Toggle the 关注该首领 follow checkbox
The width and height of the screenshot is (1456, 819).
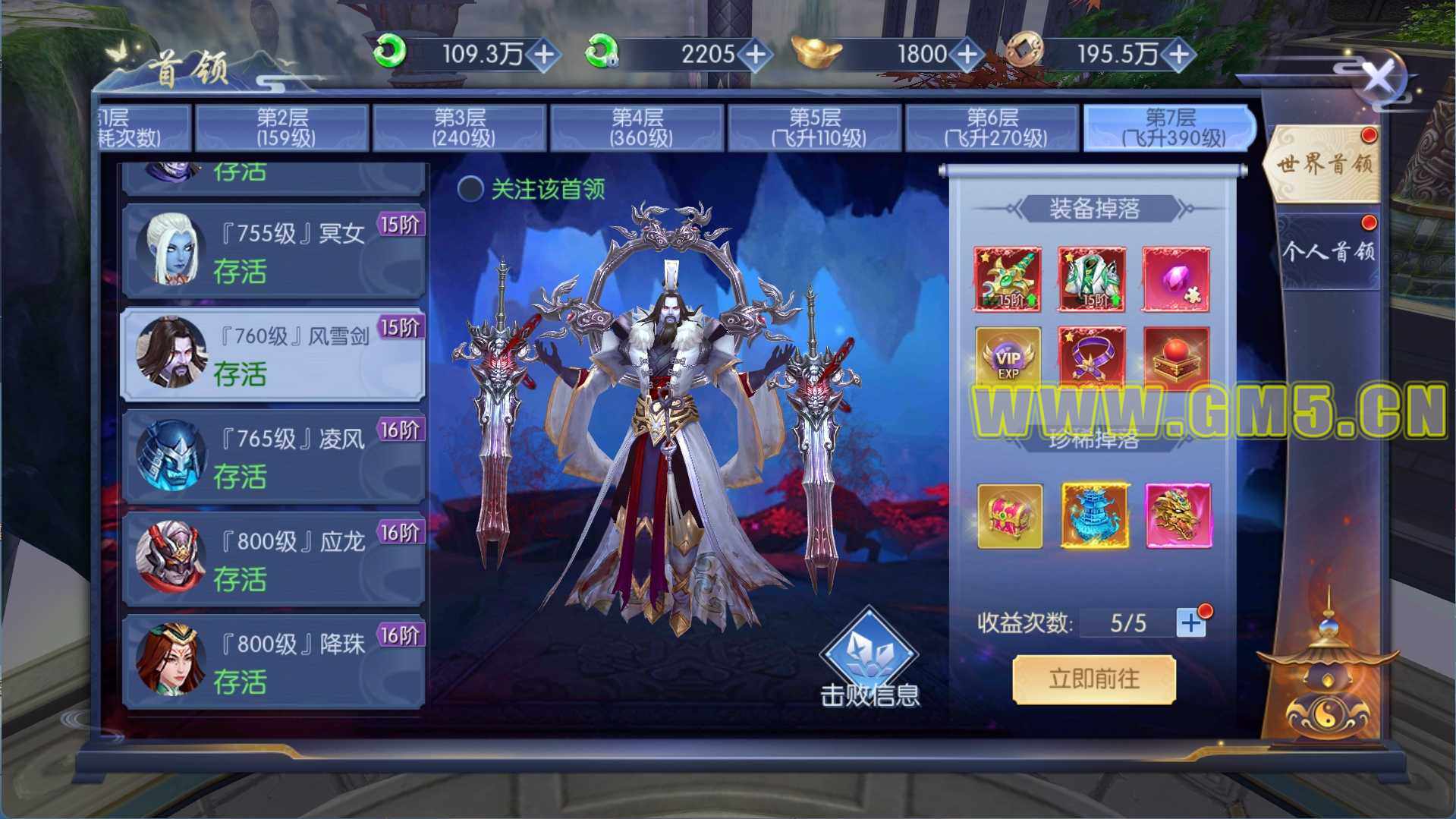(470, 189)
